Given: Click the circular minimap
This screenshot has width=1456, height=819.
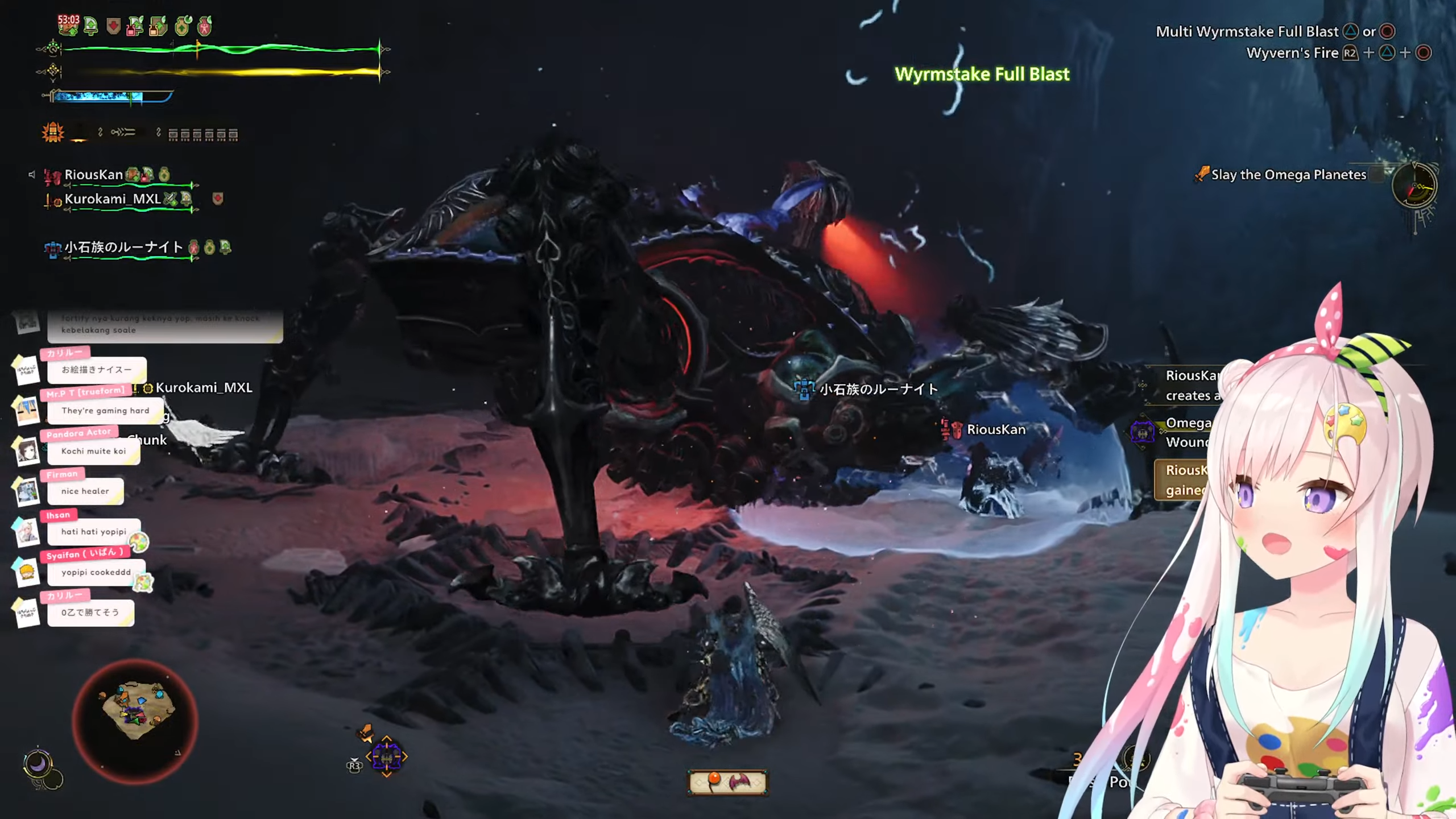Looking at the screenshot, I should point(135,721).
